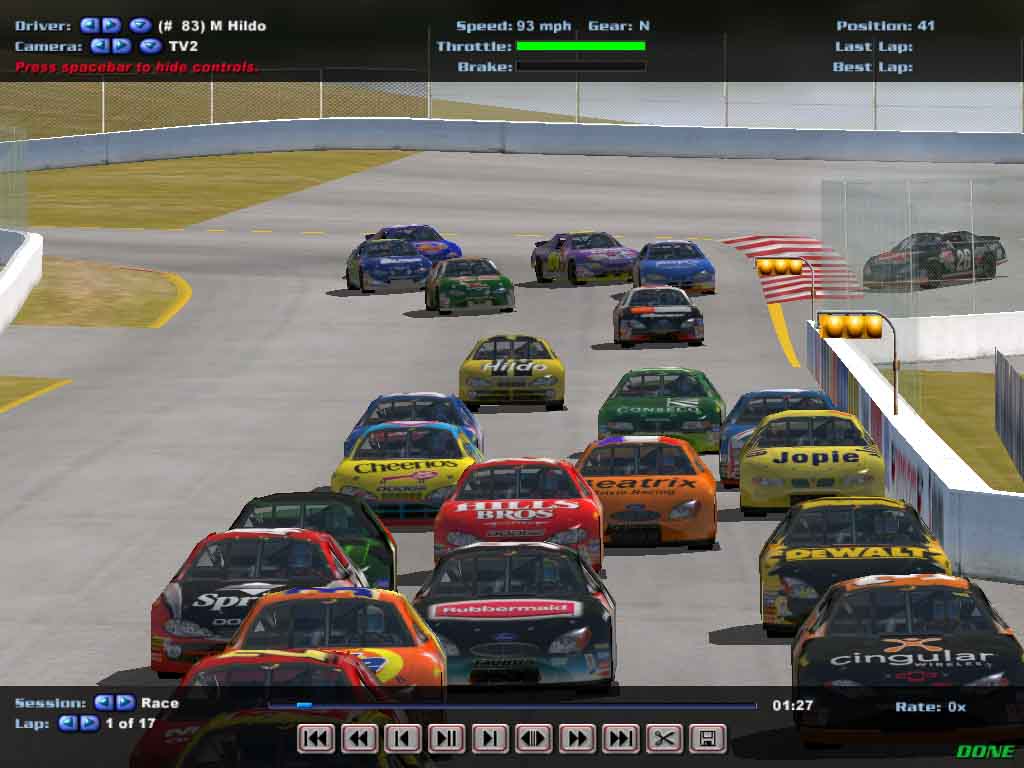Open the driver dropdown list
Screen dimensions: 1024x768
(x=140, y=25)
